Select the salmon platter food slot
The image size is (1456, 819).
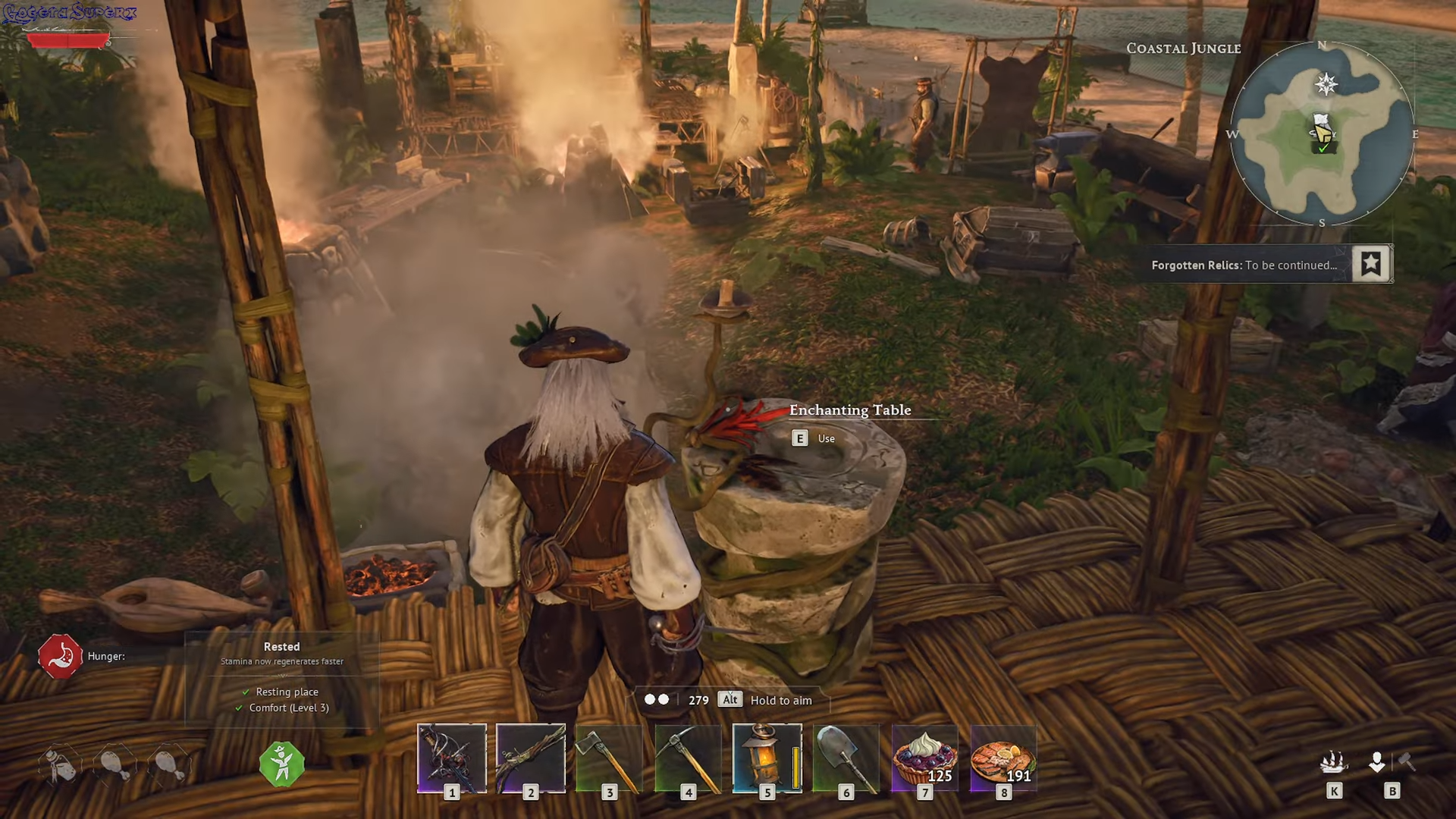(1003, 758)
